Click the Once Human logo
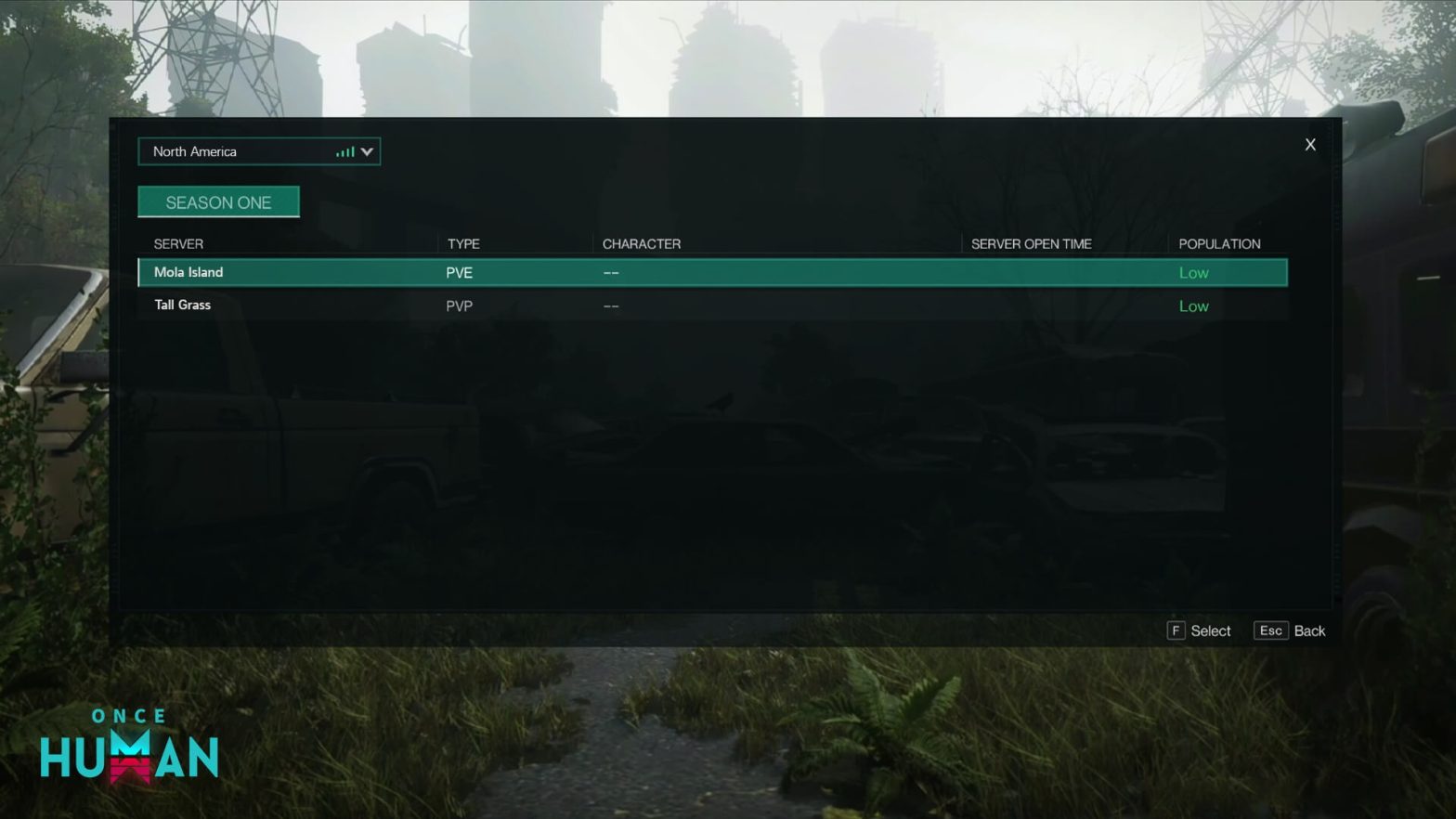The width and height of the screenshot is (1456, 819). click(130, 743)
